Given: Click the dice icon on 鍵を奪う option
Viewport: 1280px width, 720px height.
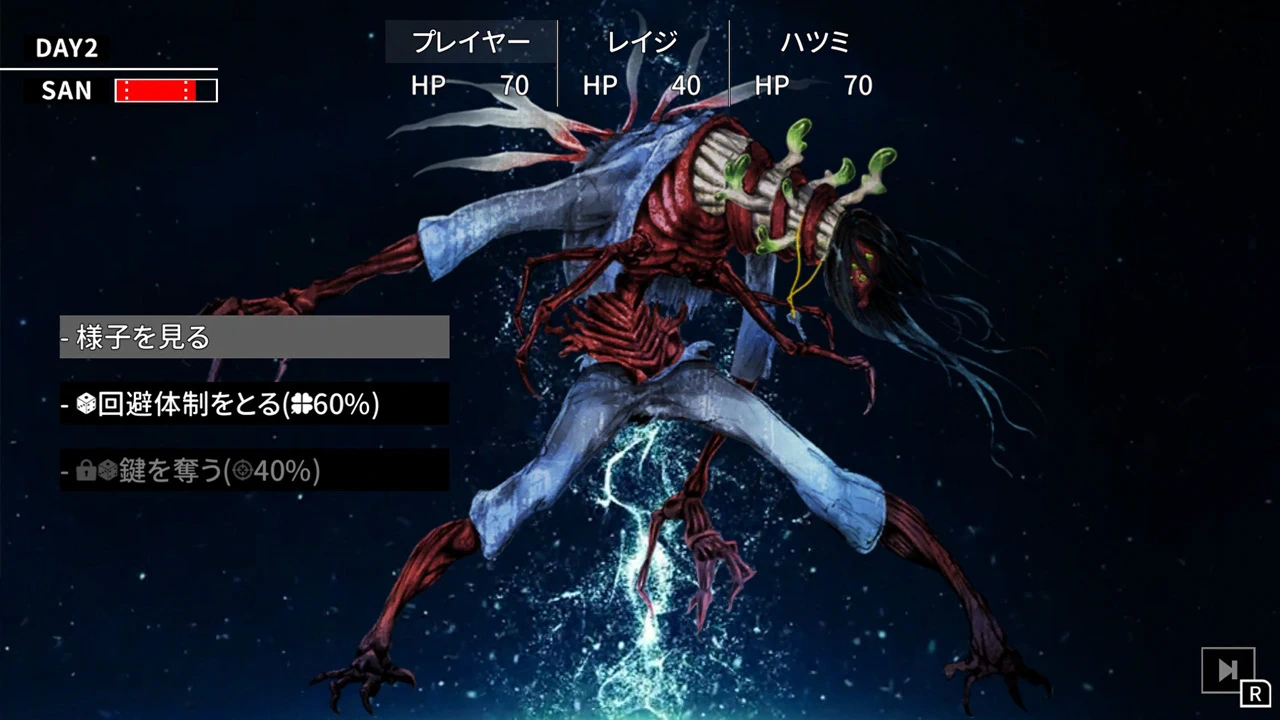Looking at the screenshot, I should tap(108, 471).
